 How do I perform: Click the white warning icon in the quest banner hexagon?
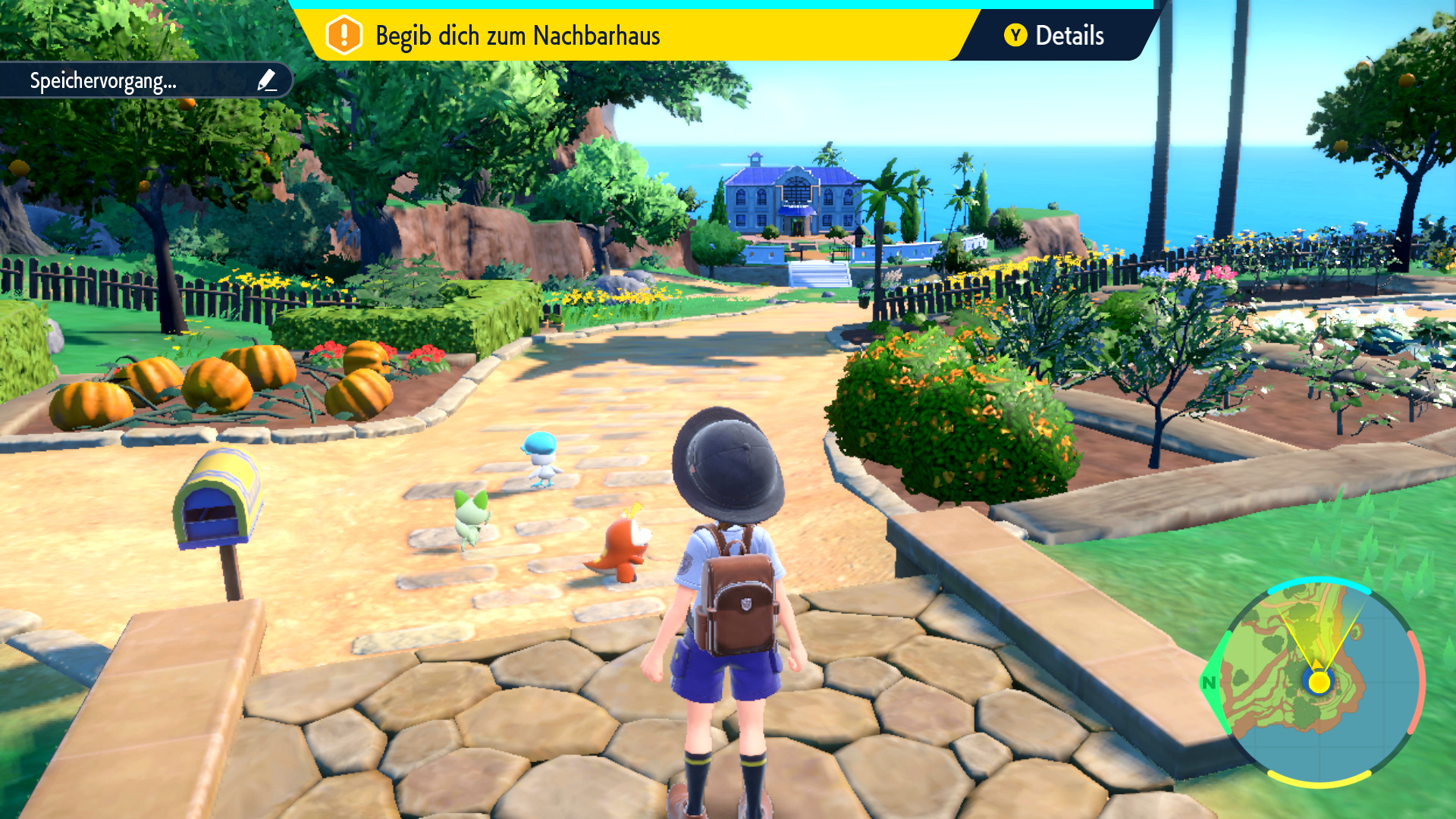tap(343, 33)
